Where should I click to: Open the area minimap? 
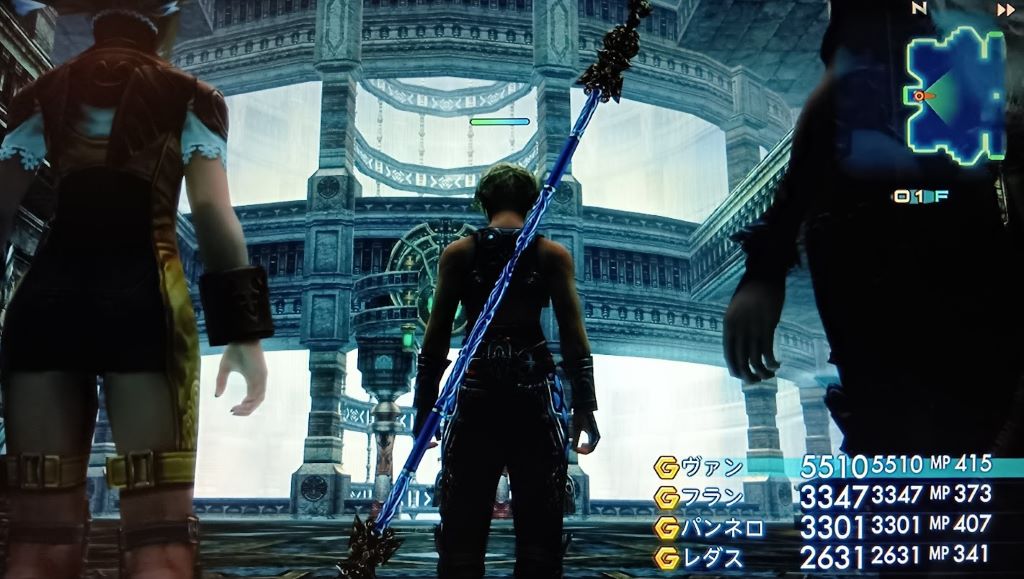point(954,96)
